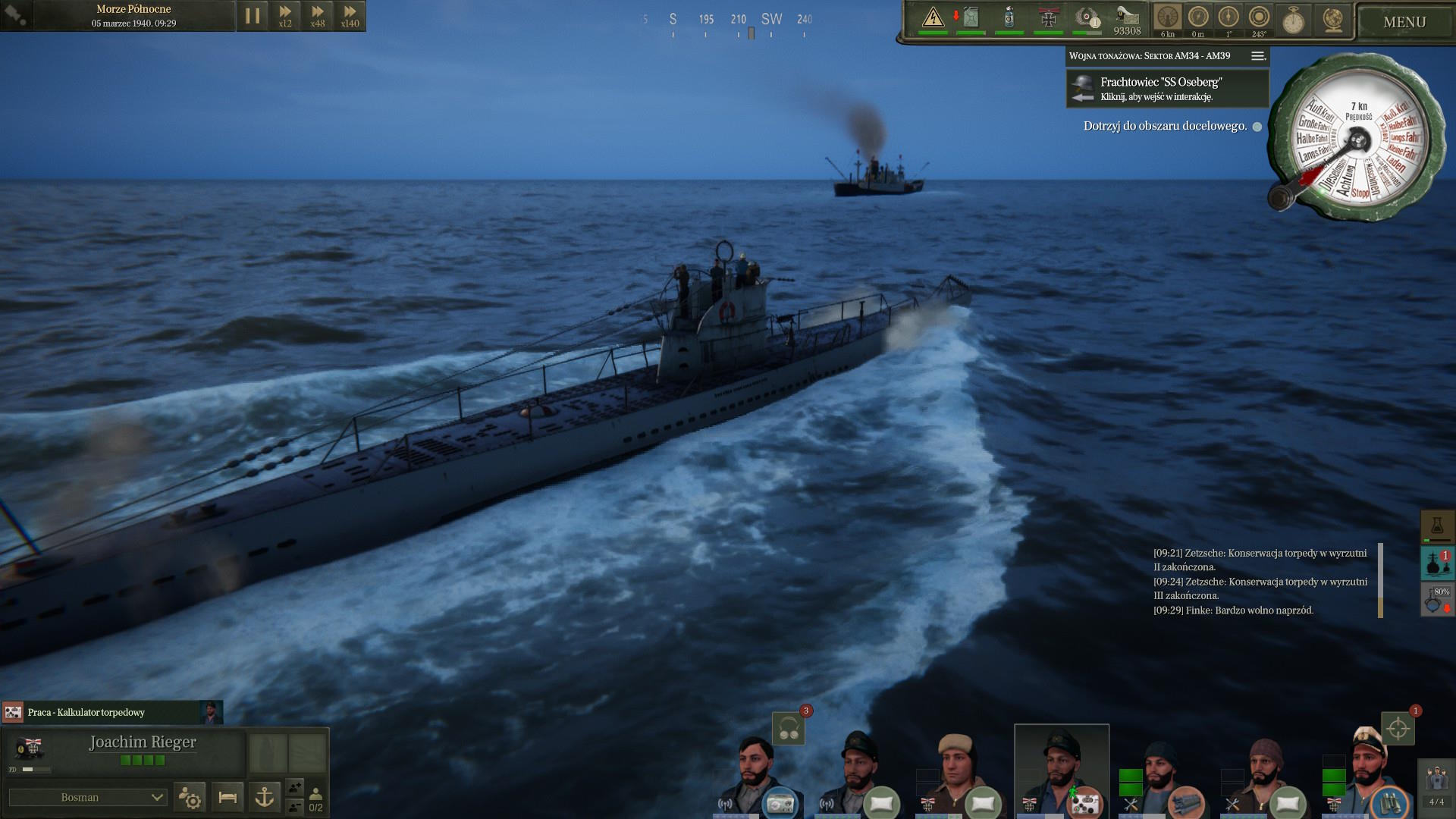The height and width of the screenshot is (819, 1456).
Task: Pause the game simulation
Action: coord(253,16)
